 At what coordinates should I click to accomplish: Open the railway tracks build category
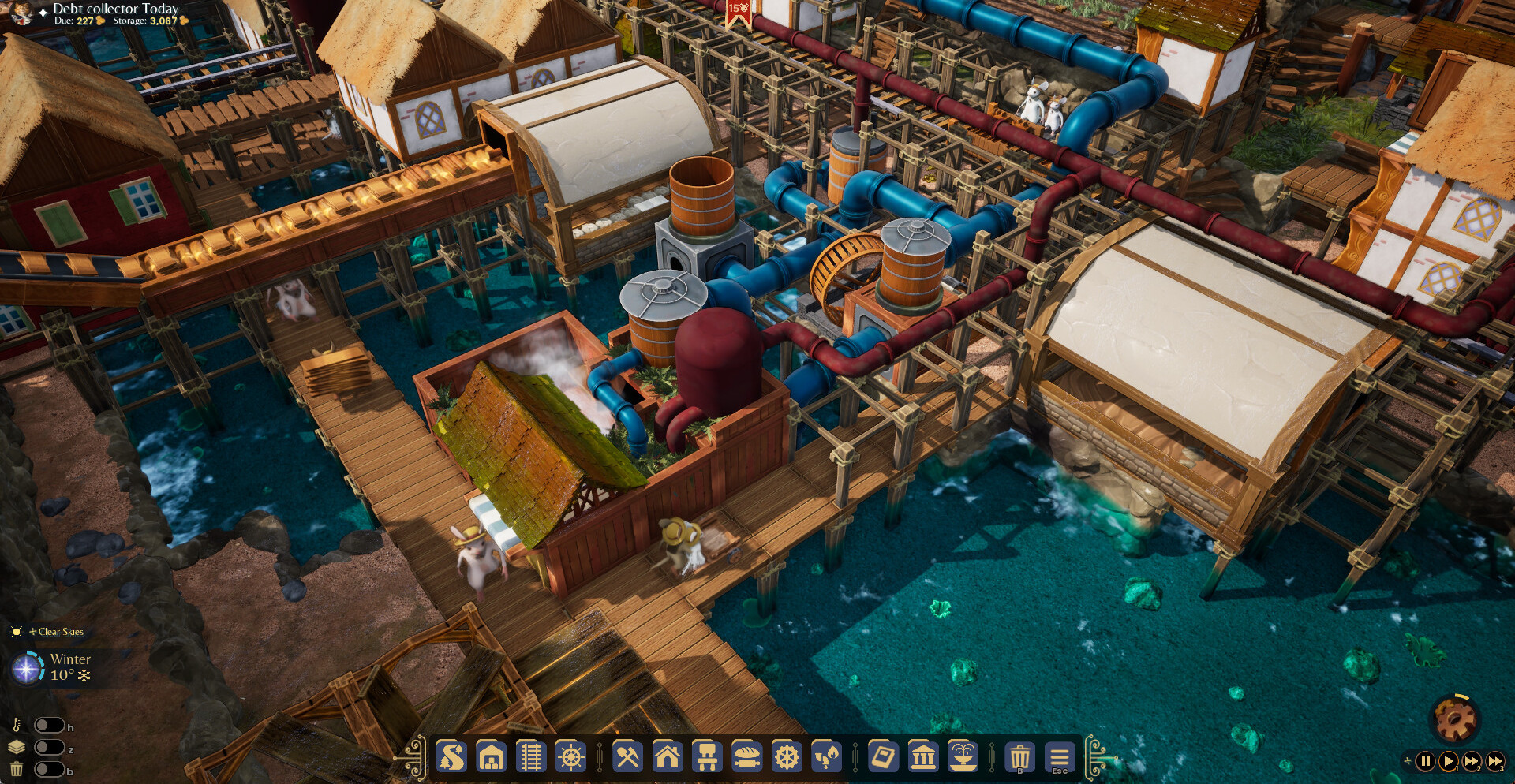[x=531, y=757]
